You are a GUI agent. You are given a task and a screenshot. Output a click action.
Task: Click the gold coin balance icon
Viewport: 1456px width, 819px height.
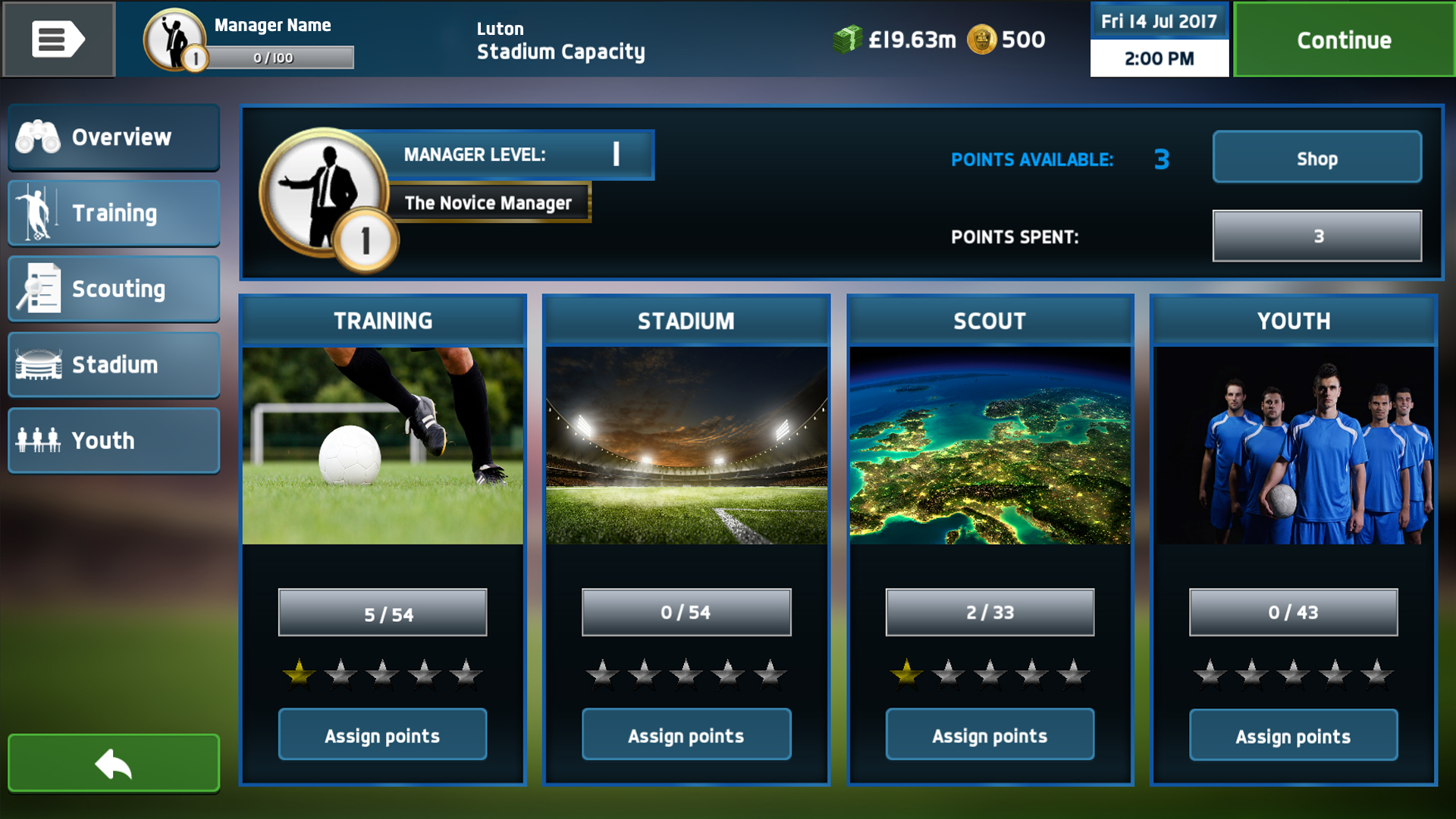point(981,39)
